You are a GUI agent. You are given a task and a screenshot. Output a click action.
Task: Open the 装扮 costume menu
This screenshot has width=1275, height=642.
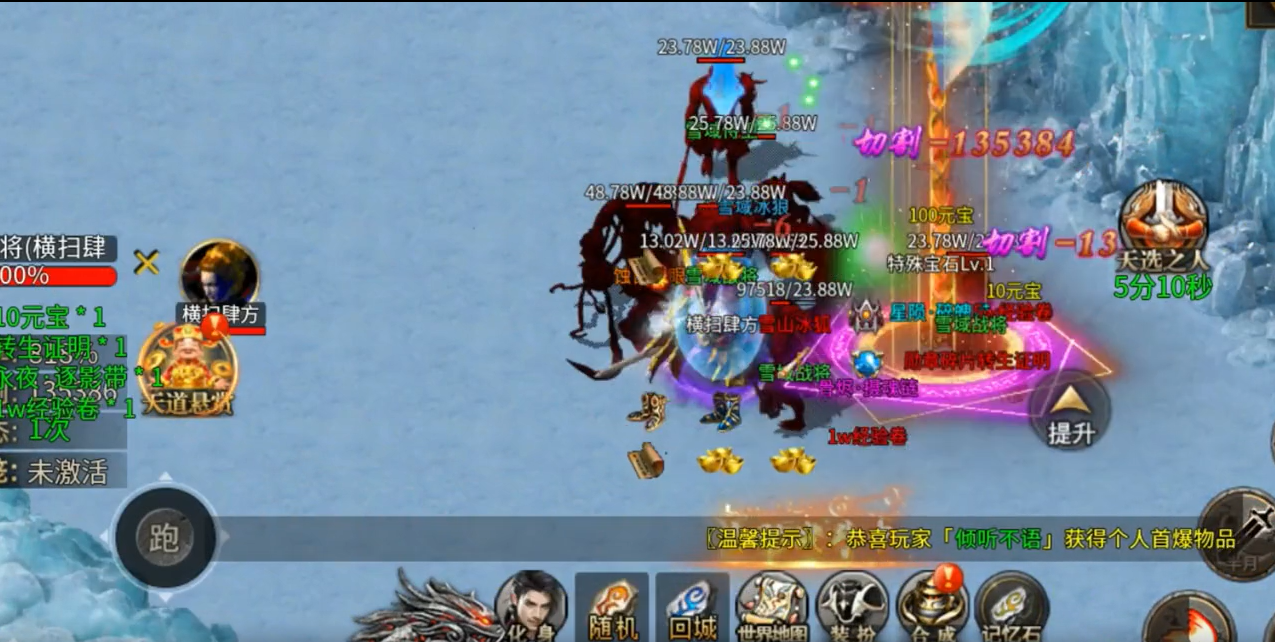(x=851, y=606)
